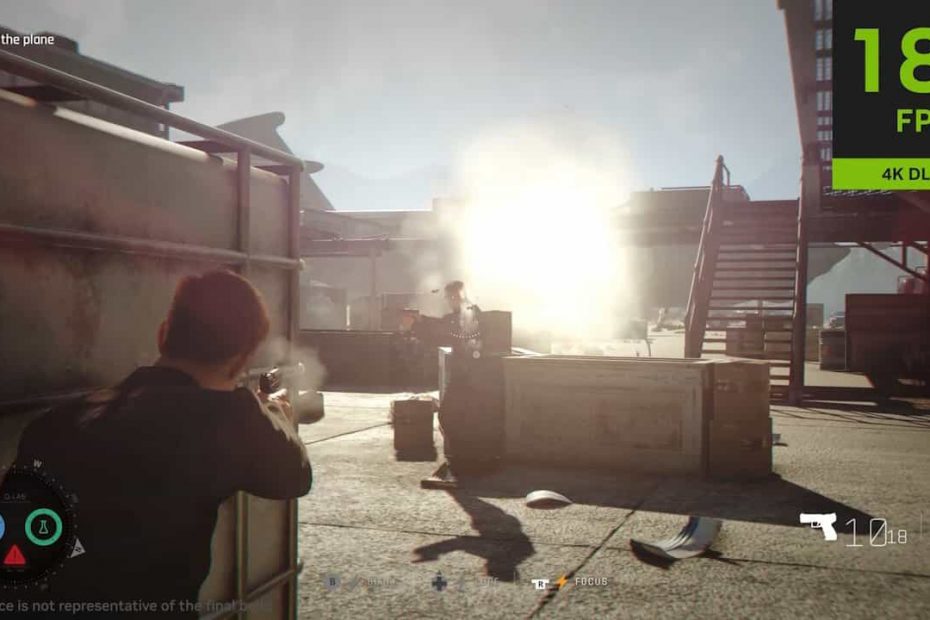
Task: Click the green 4K DLSS overlay badge
Action: pyautogui.click(x=880, y=173)
